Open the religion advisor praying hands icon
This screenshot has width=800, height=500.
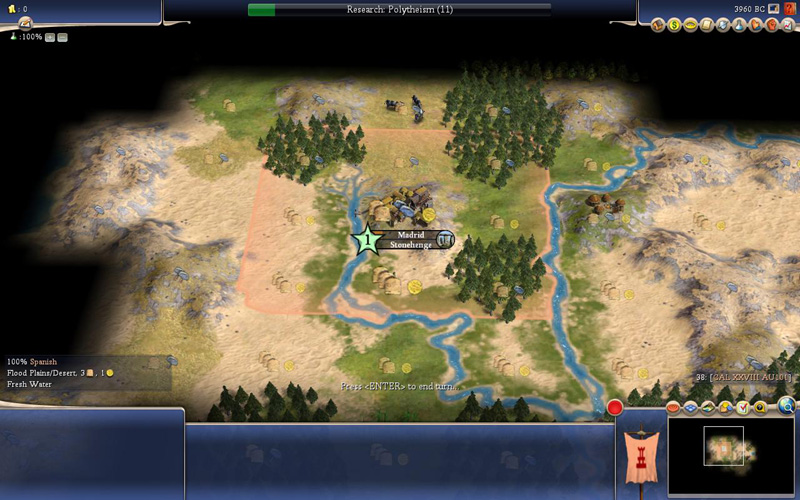[x=754, y=25]
